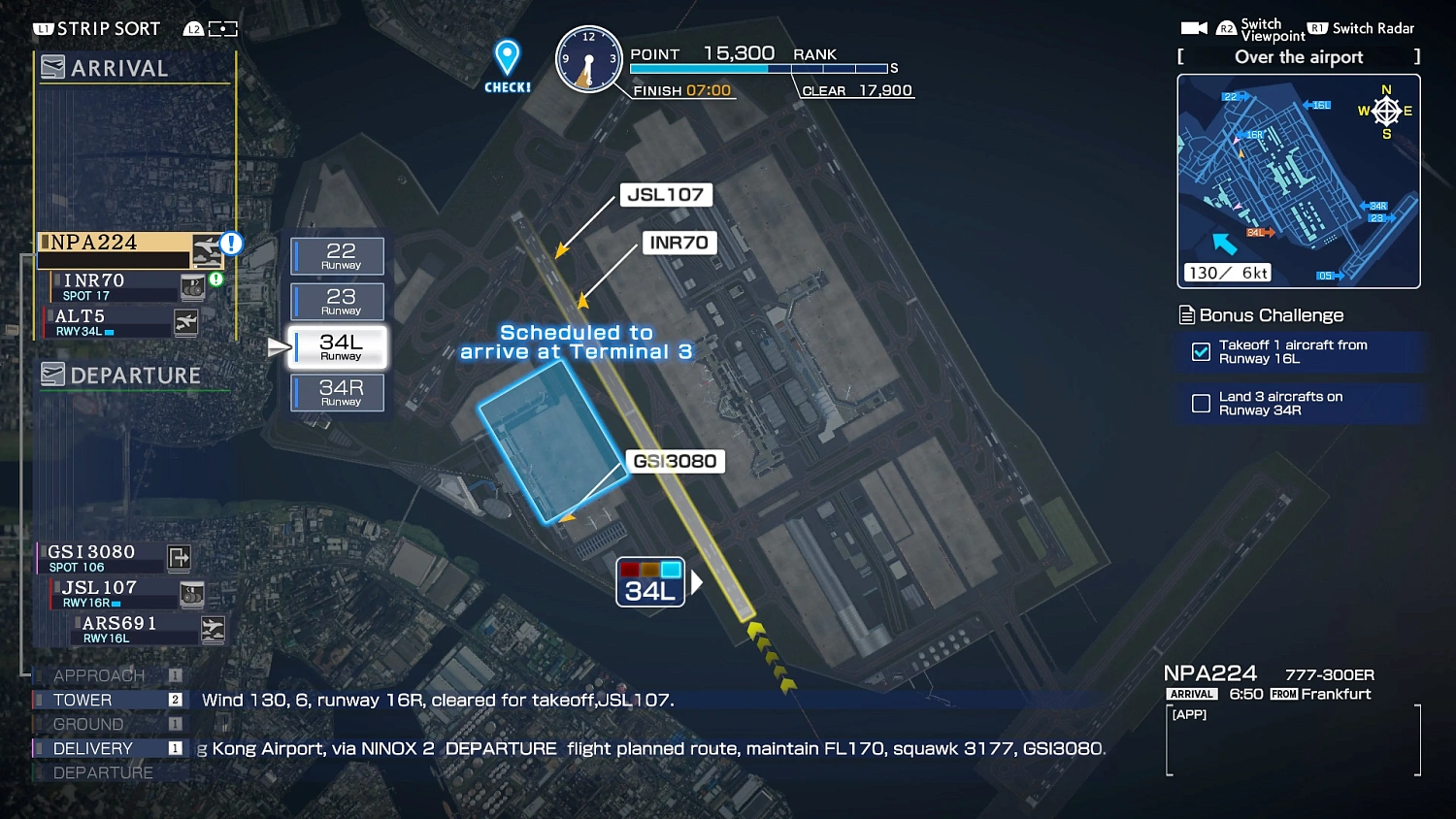
Task: Confirm the 34L landing clearance button
Action: tap(649, 582)
